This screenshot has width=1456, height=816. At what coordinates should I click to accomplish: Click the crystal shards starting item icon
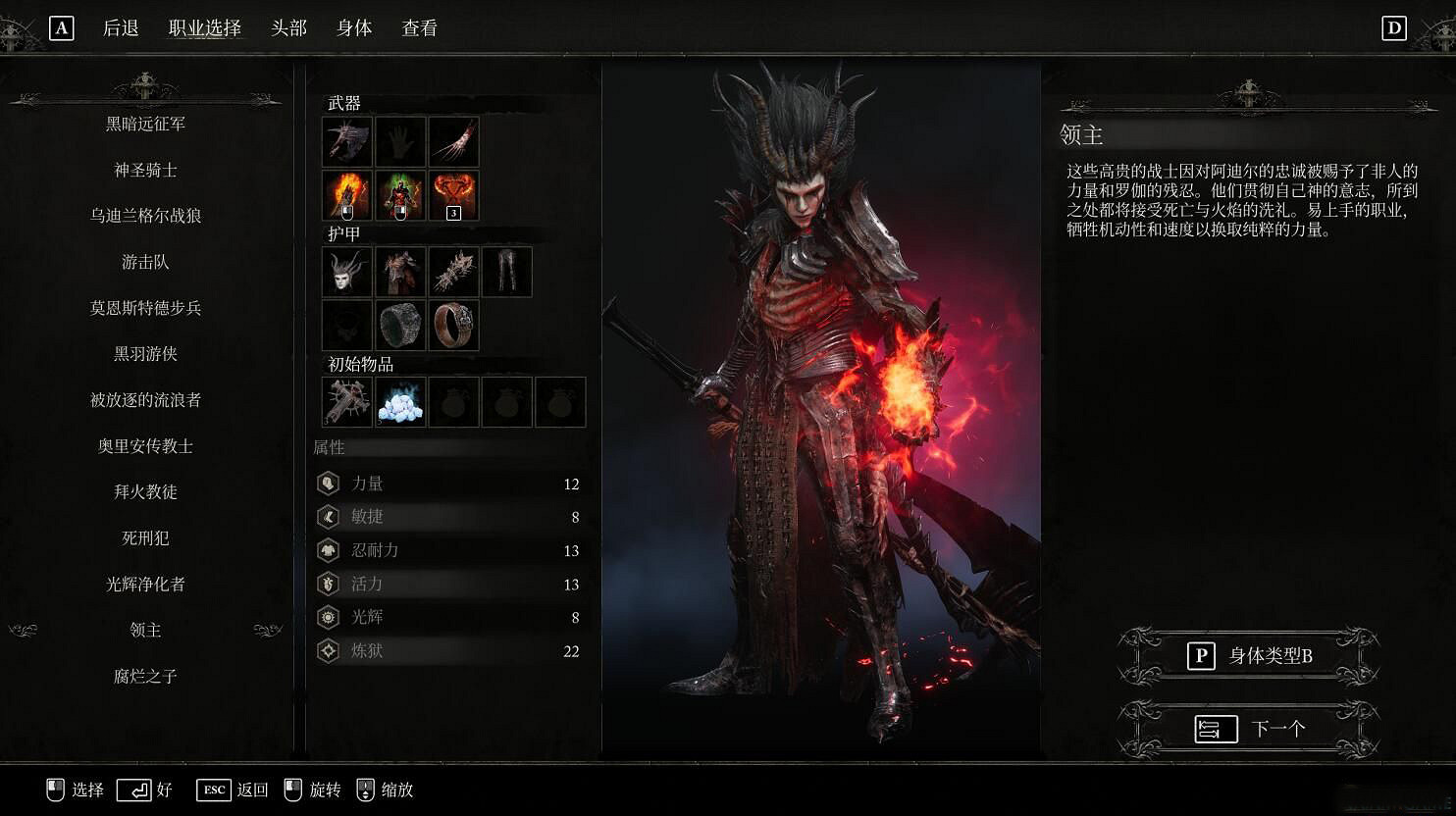(399, 402)
